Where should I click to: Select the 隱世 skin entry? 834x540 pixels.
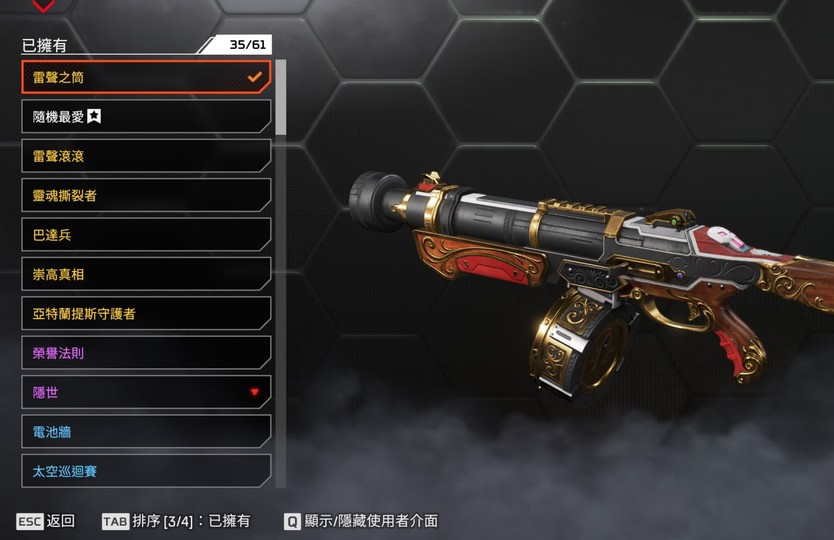point(146,392)
